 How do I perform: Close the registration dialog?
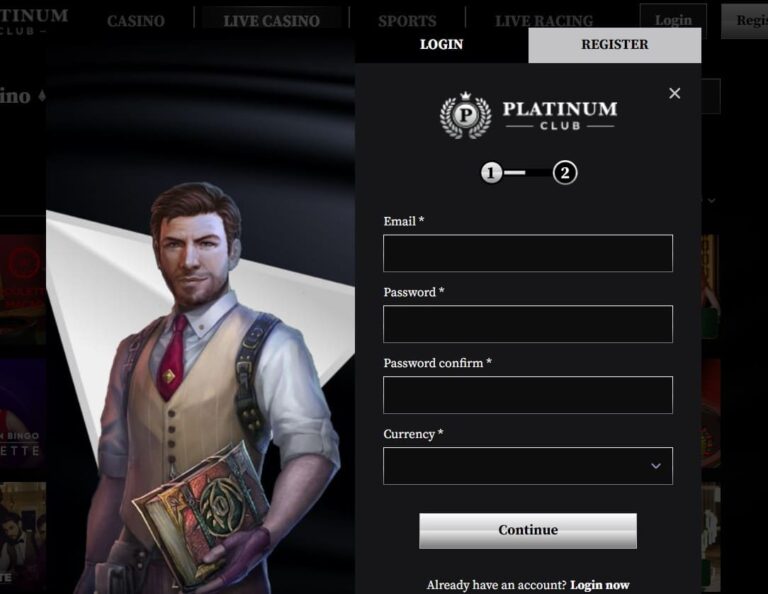click(674, 93)
